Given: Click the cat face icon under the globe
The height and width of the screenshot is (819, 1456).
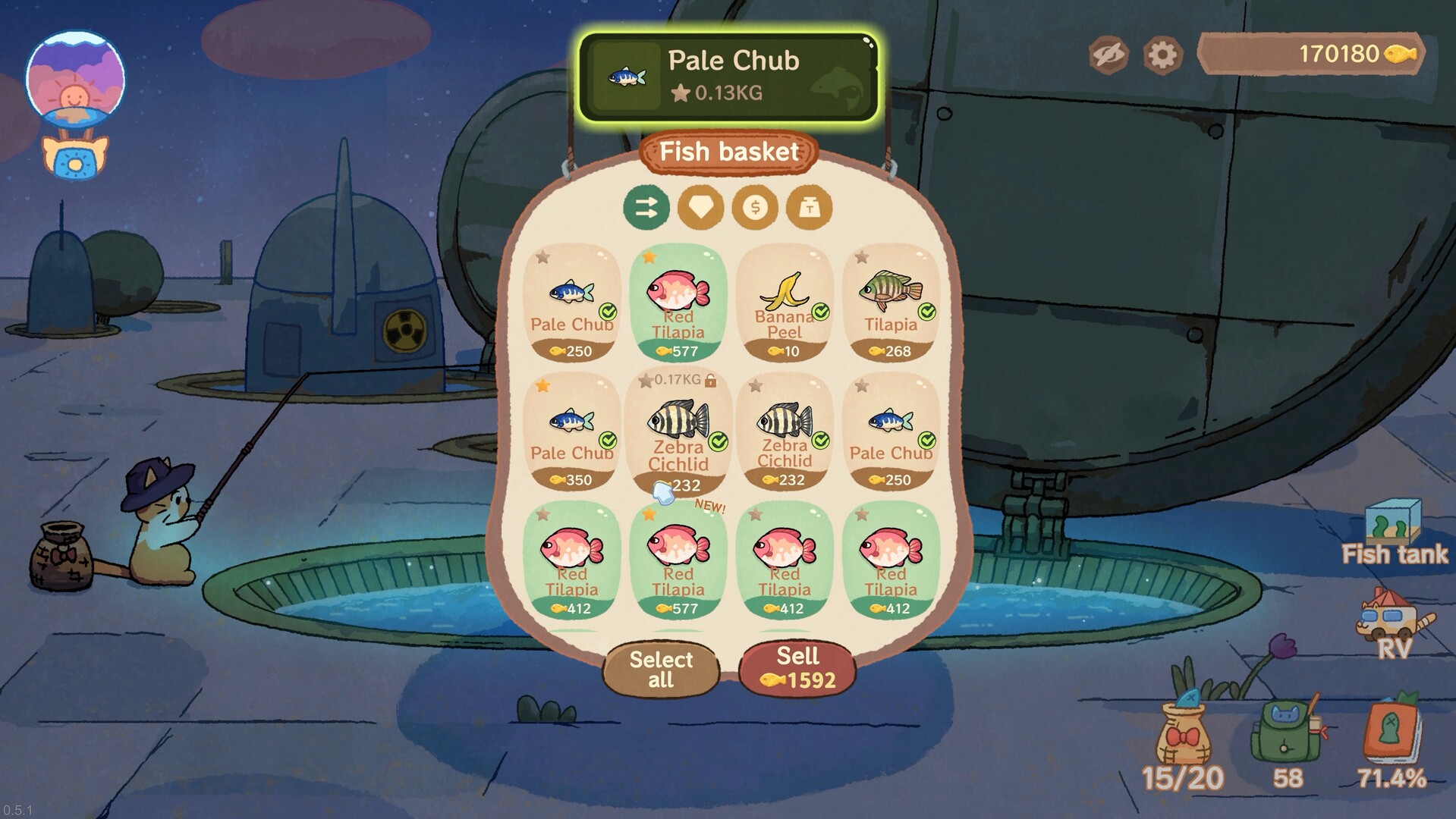Looking at the screenshot, I should pyautogui.click(x=74, y=159).
